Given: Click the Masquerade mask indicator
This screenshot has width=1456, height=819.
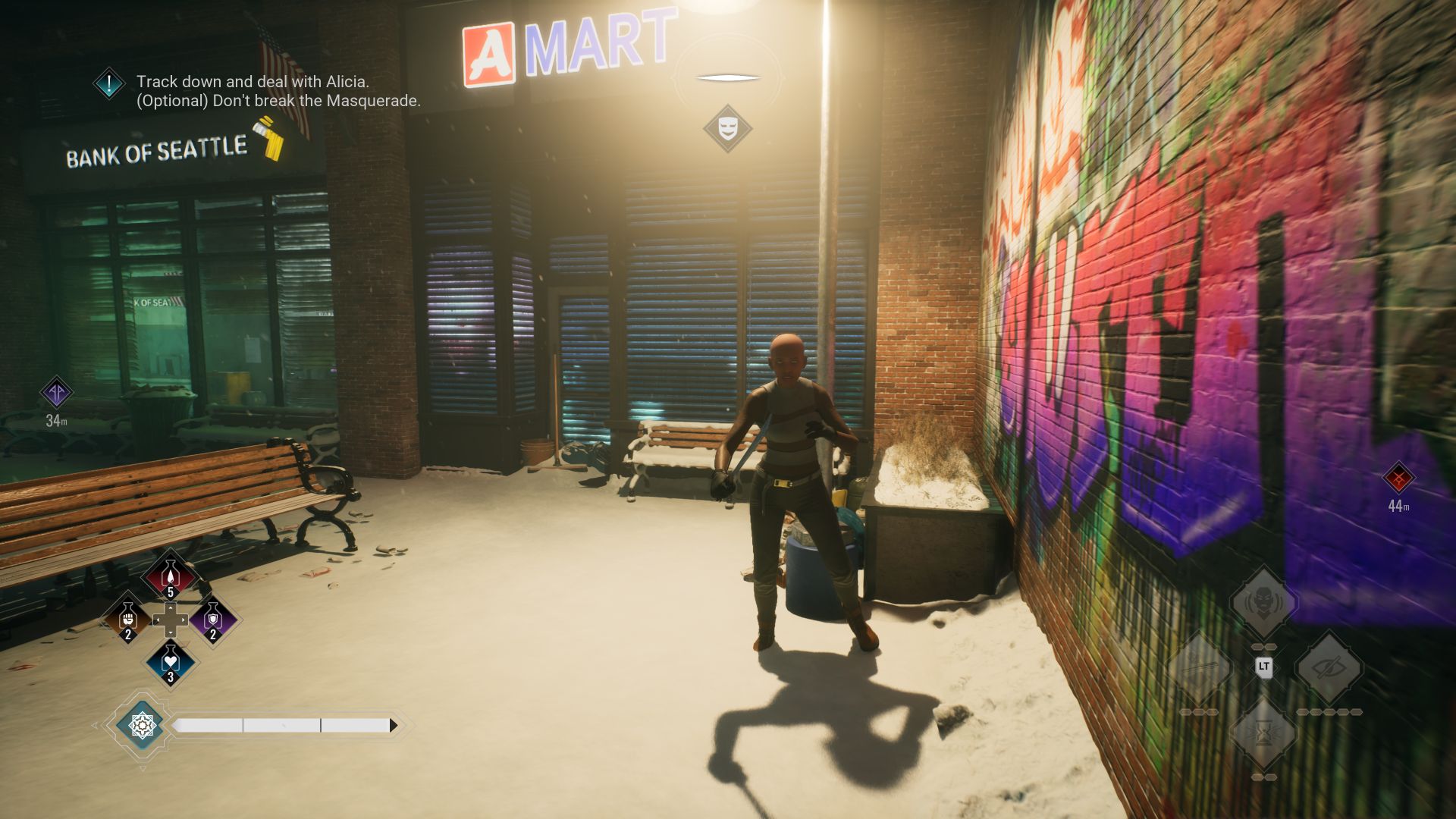Looking at the screenshot, I should coord(727,127).
